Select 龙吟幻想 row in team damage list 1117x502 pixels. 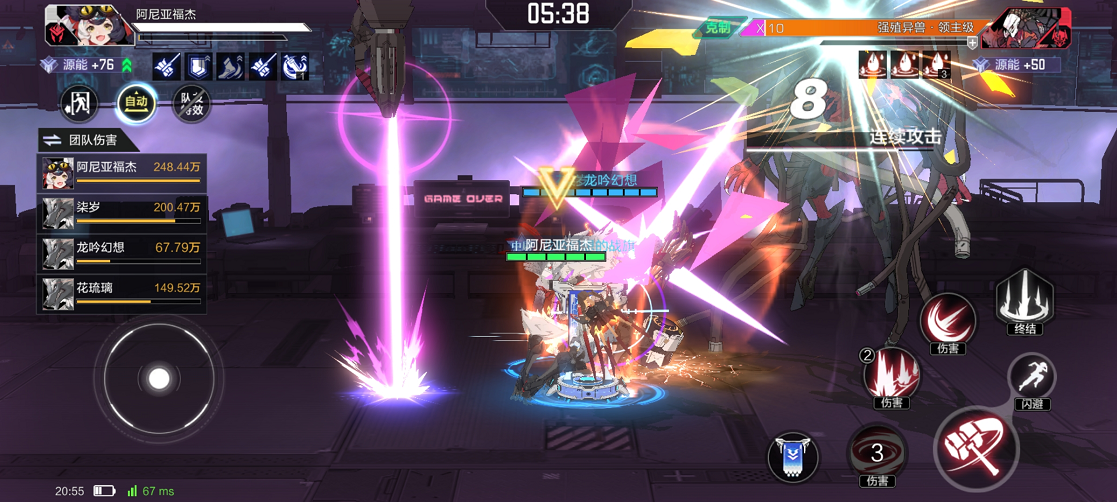tap(121, 252)
